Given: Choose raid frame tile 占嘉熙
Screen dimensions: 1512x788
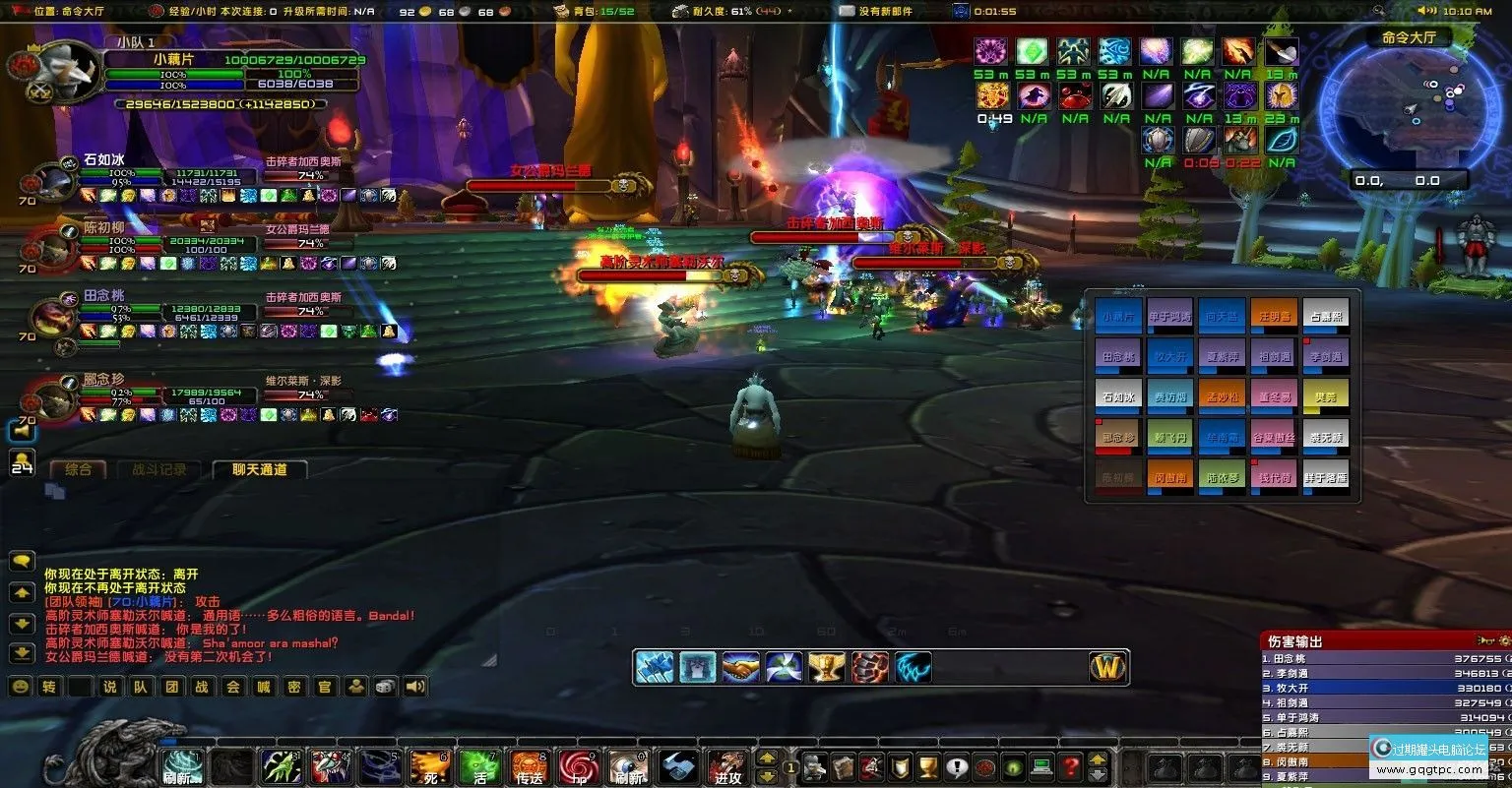Looking at the screenshot, I should pyautogui.click(x=1325, y=317).
